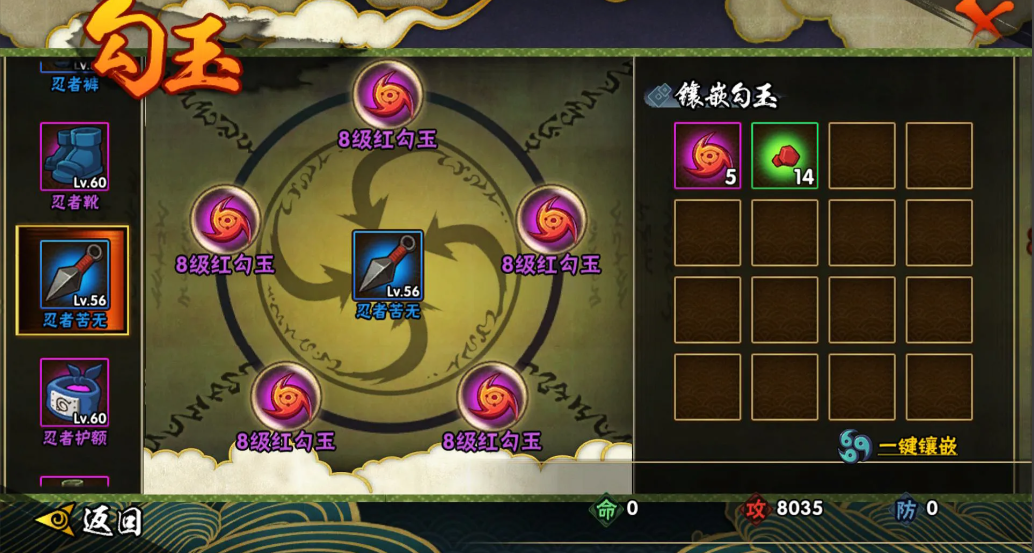Click the 返回 back button
Image resolution: width=1034 pixels, height=553 pixels.
point(88,520)
